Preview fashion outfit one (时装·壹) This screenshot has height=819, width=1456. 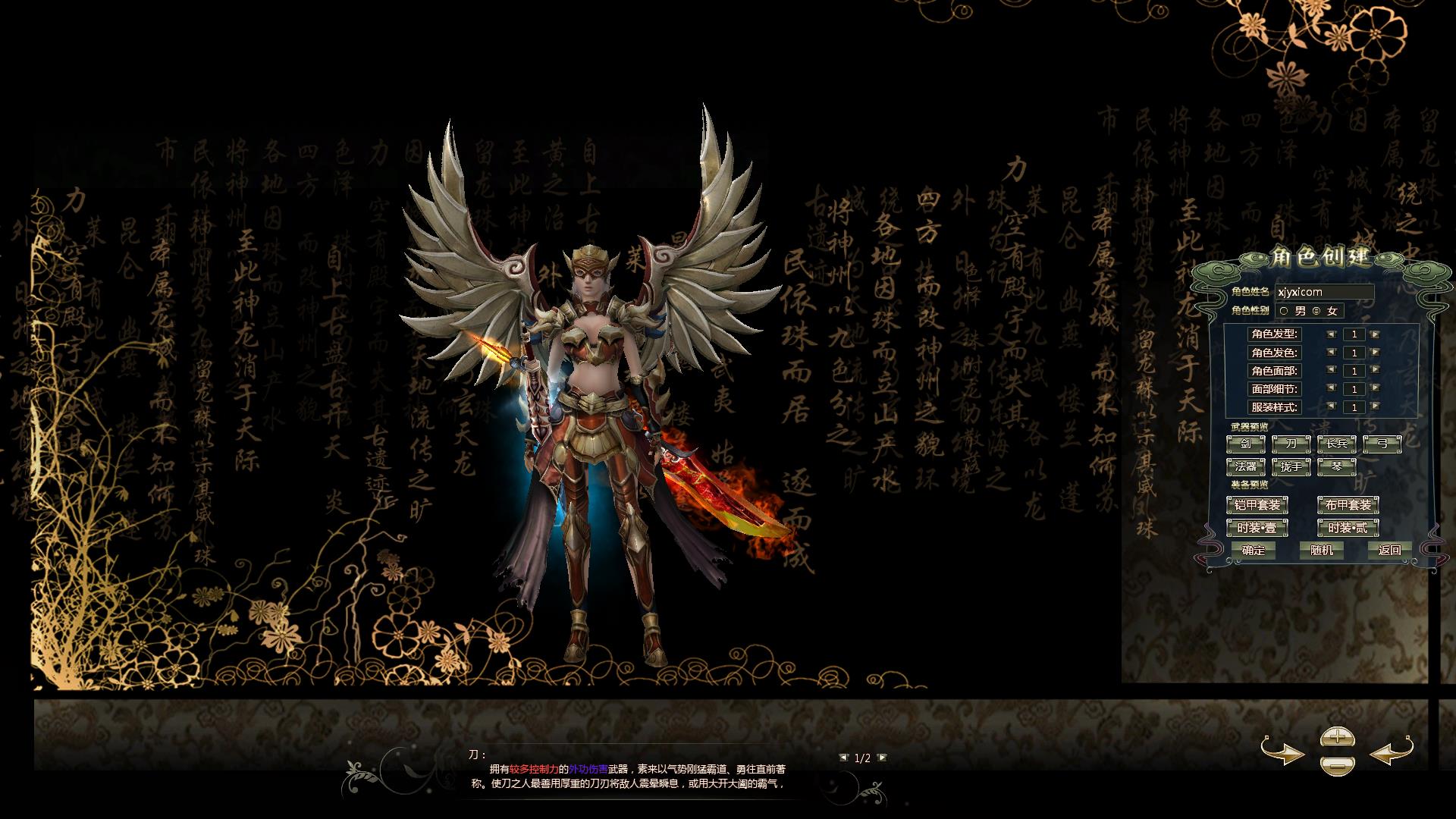click(1257, 528)
